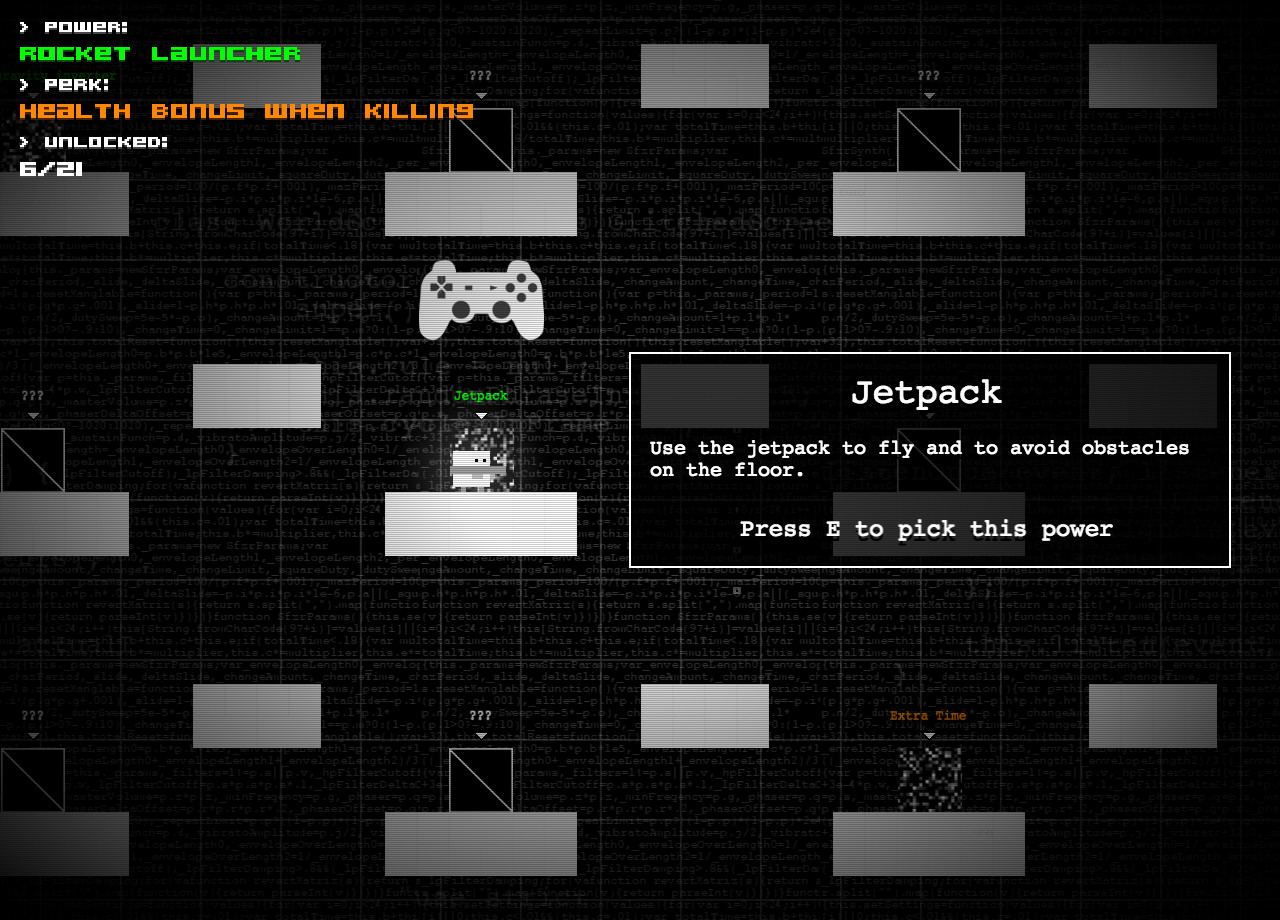The width and height of the screenshot is (1280, 920).
Task: Click the white platform beneath the Jetpack sprite
Action: tap(480, 523)
